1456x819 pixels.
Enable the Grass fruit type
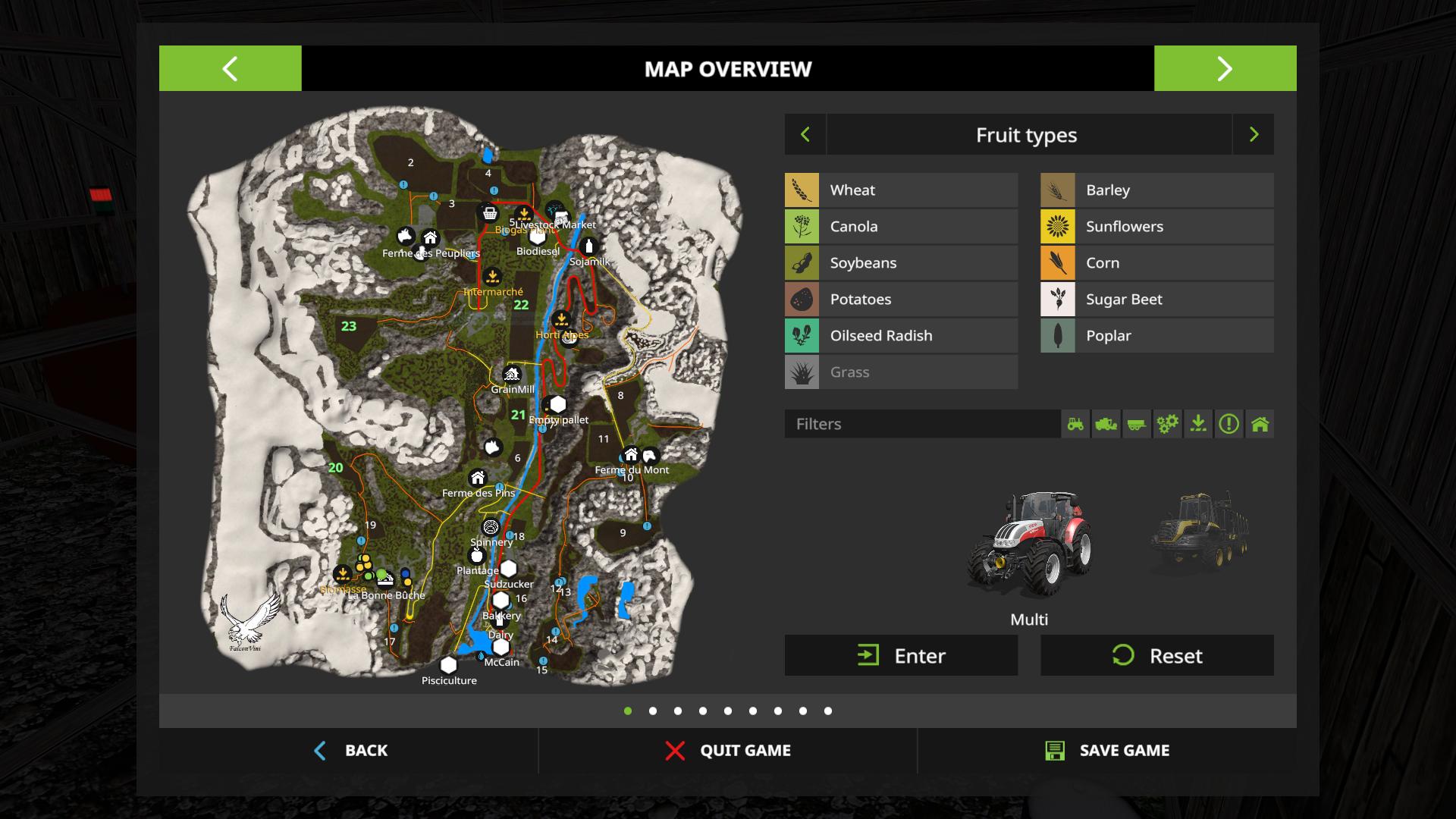coord(901,372)
